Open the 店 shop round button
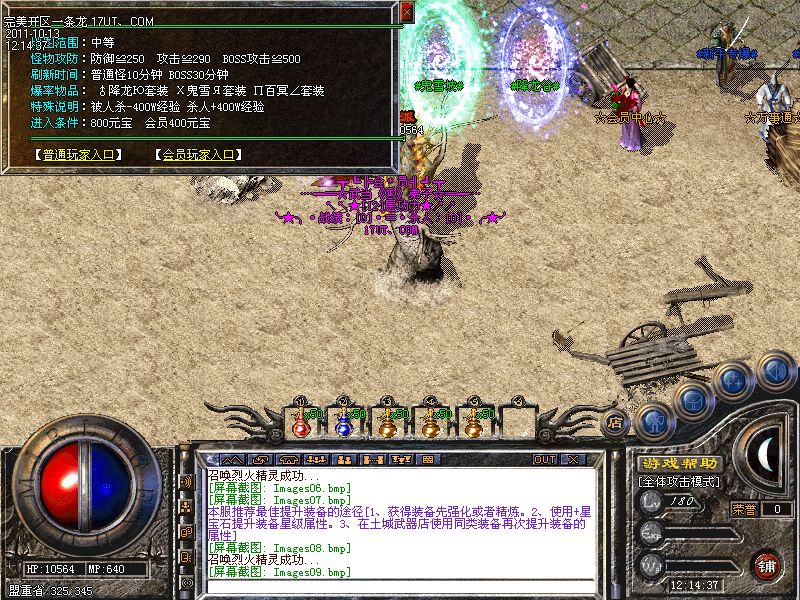The height and width of the screenshot is (600, 800). pos(616,423)
